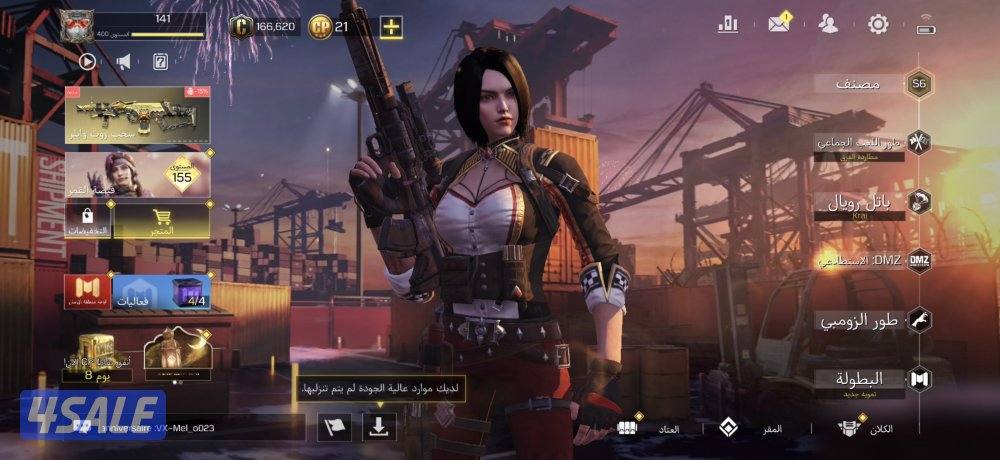Open the golden weapon lucky draw banner
Viewport: 1000px width, 460px height.
point(137,113)
